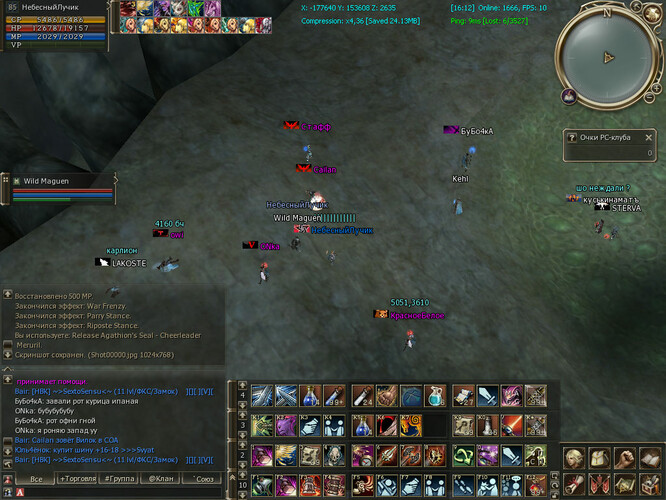
Task: Switch to the Все chat tab
Action: click(x=36, y=479)
